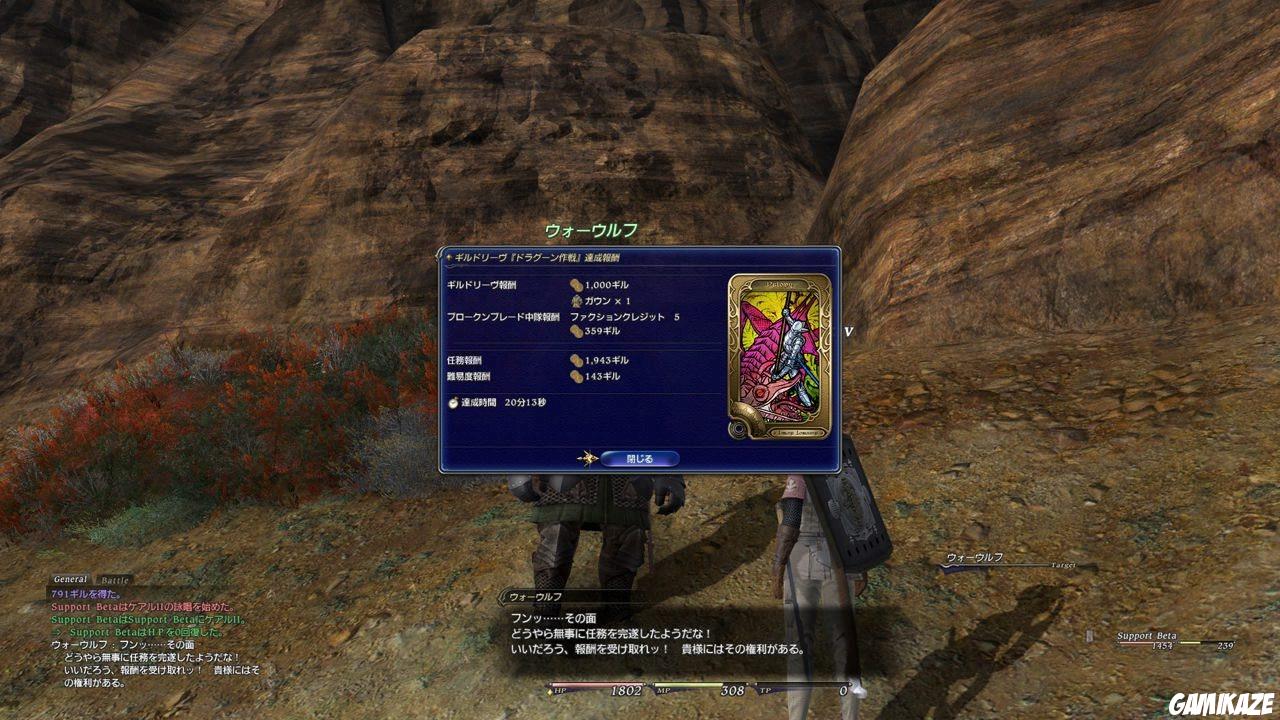Image resolution: width=1280 pixels, height=720 pixels.
Task: Click the chat message 791ギルを得た
Action: tap(84, 592)
